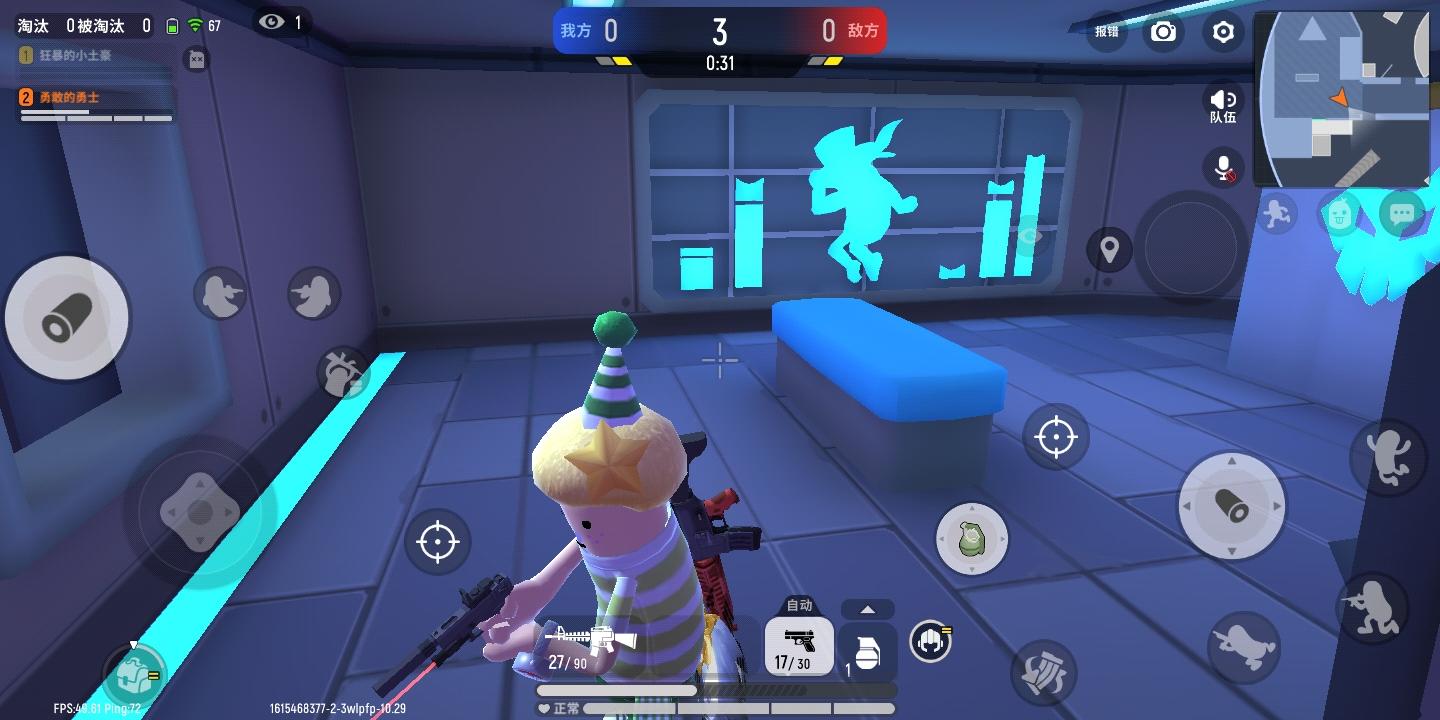
Task: Tap the camera screenshot icon
Action: click(x=1163, y=32)
